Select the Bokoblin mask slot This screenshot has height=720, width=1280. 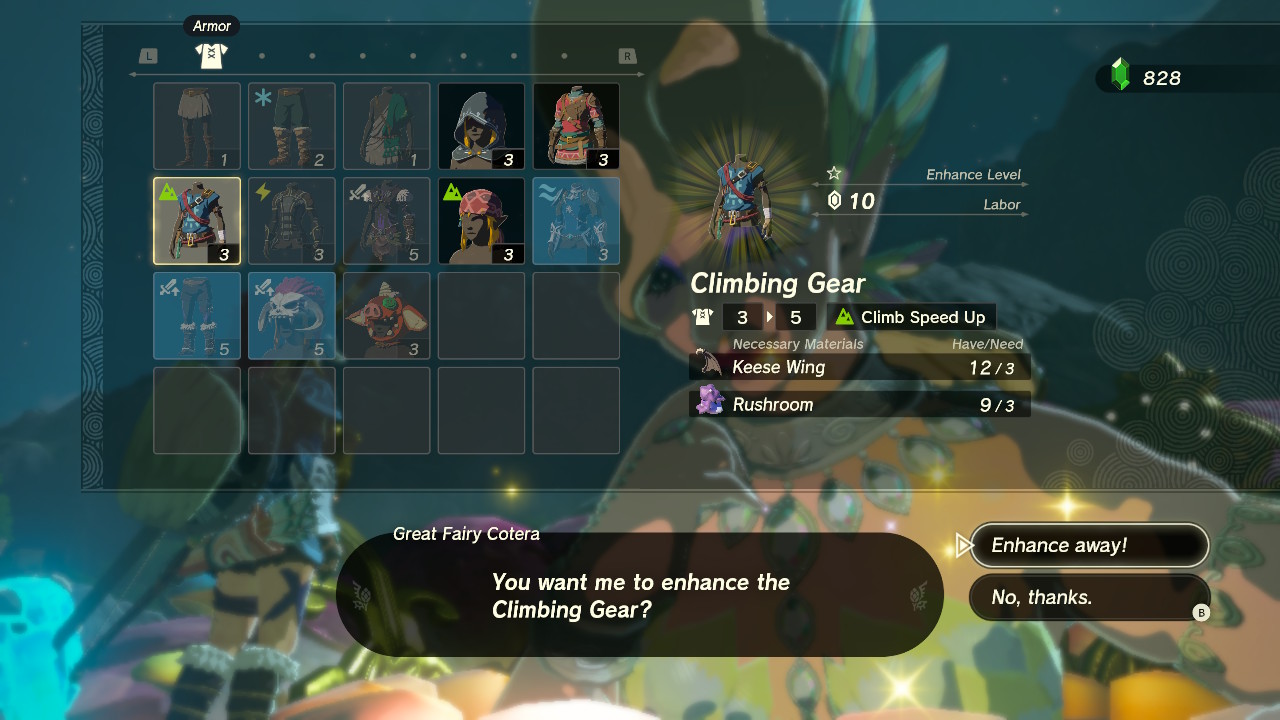386,315
